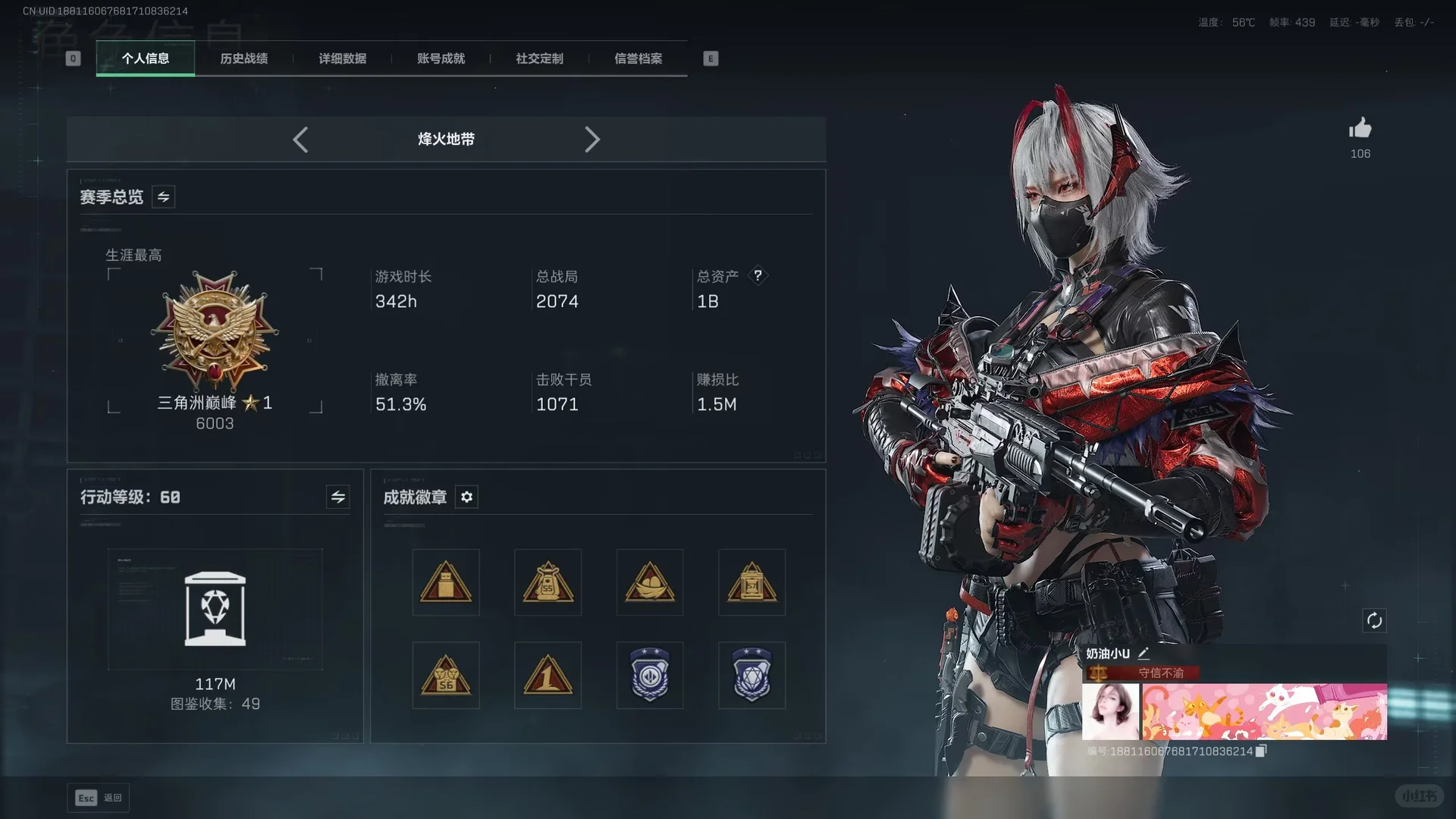Viewport: 1456px width, 819px height.
Task: Open the 社交定制 tab
Action: tap(539, 58)
